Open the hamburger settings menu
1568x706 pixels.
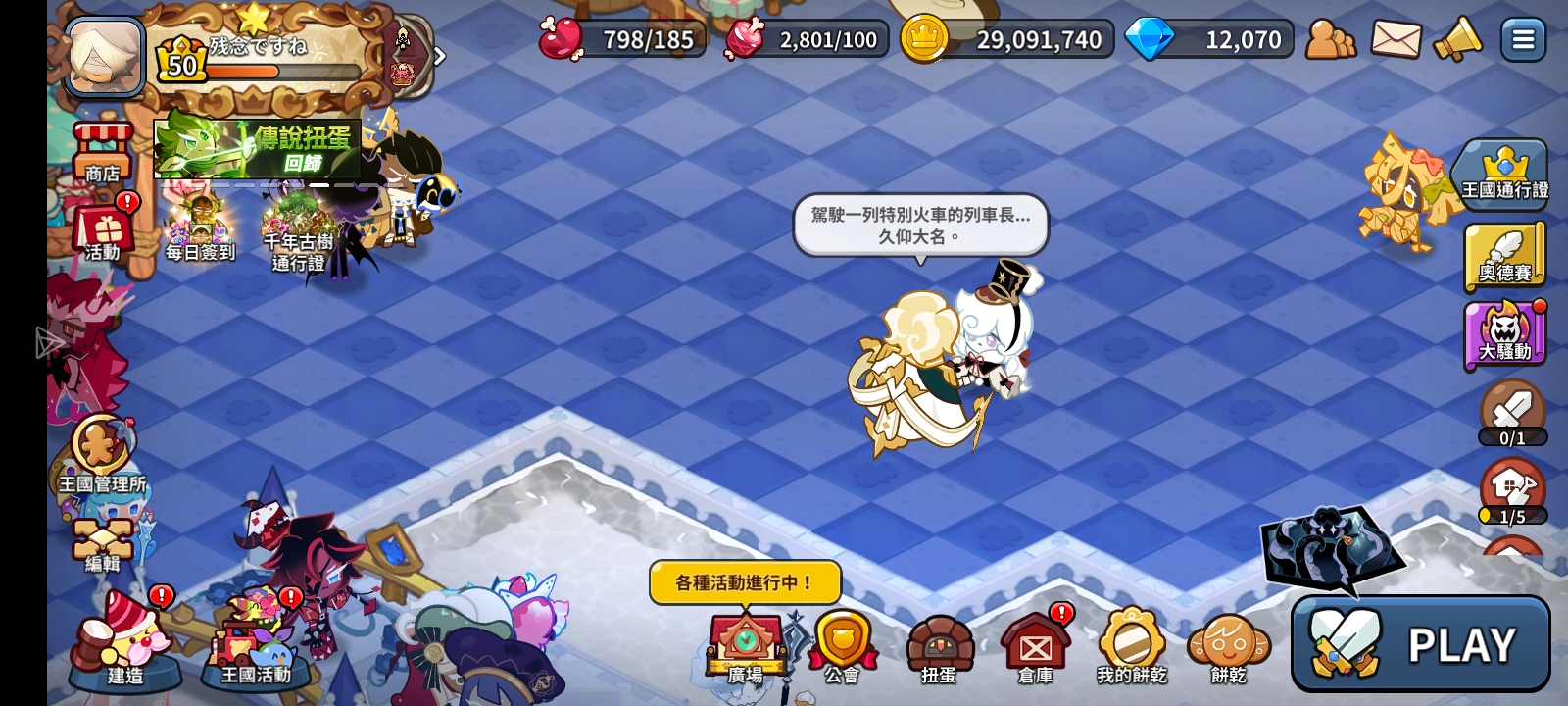tap(1522, 39)
